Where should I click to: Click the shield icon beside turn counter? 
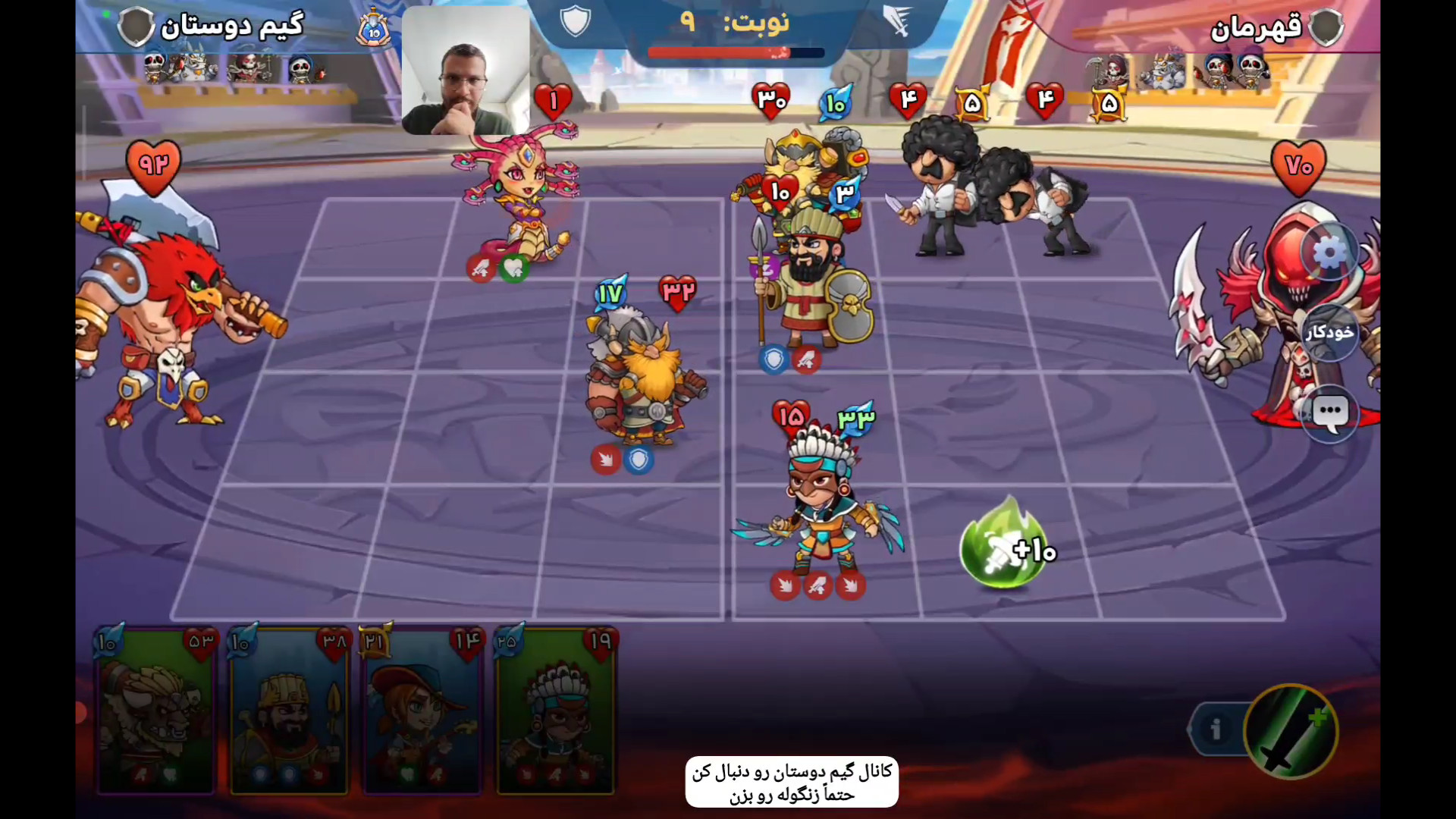pyautogui.click(x=575, y=21)
